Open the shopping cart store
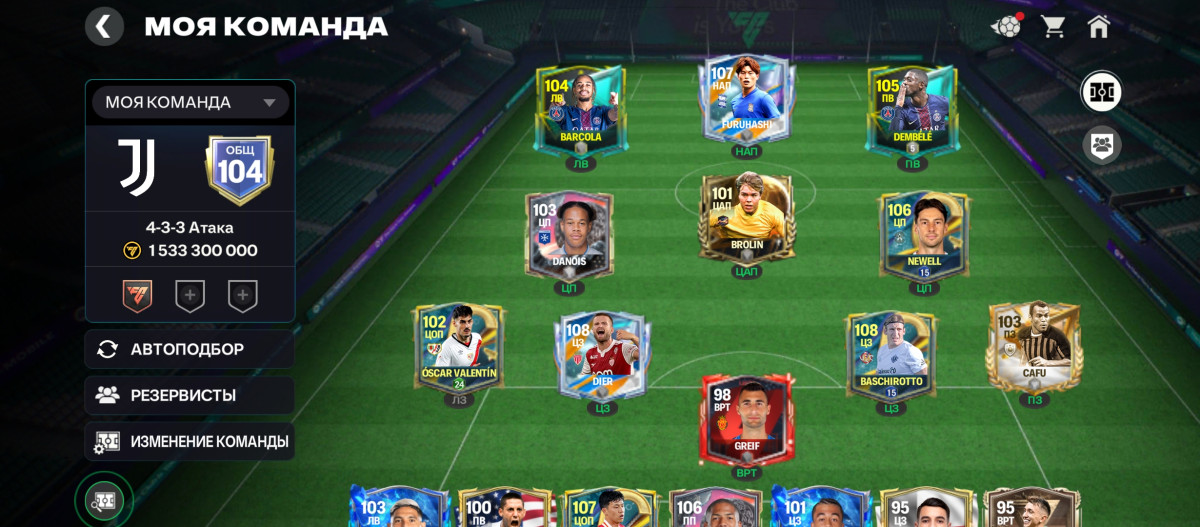Screen dimensions: 1200x527 point(1053,26)
